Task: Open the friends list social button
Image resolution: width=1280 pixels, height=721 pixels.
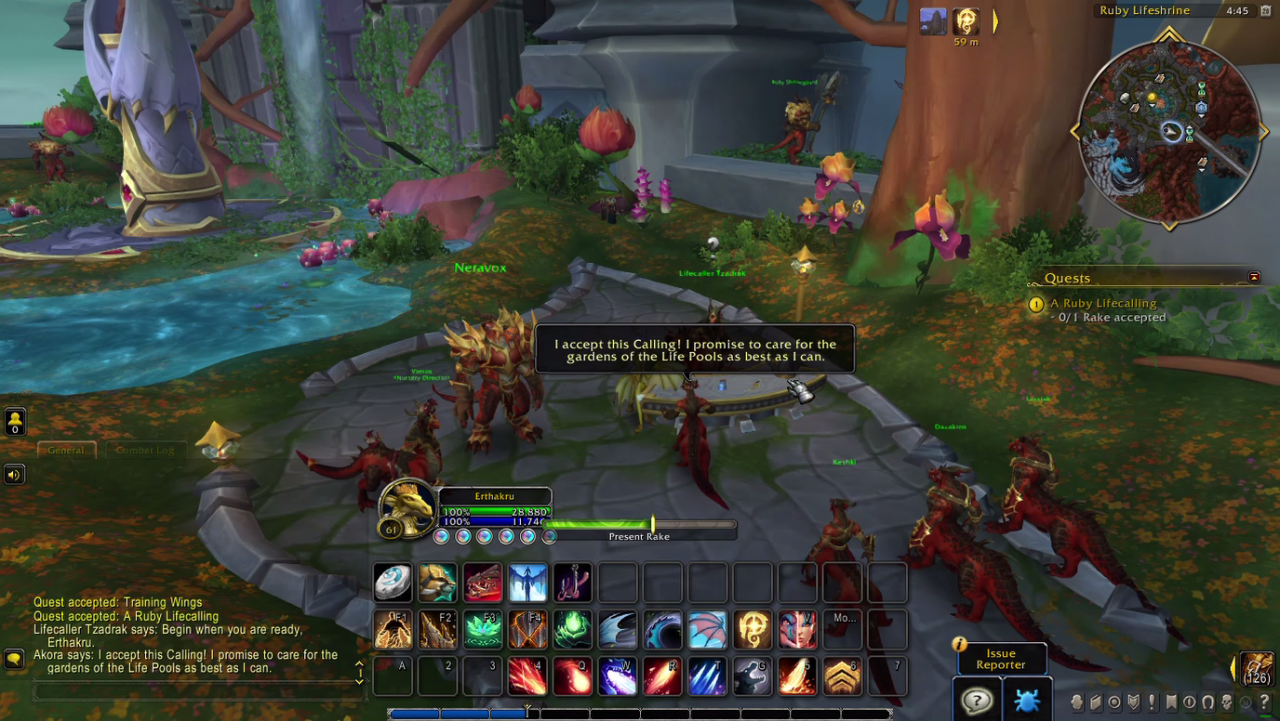Action: coord(15,421)
